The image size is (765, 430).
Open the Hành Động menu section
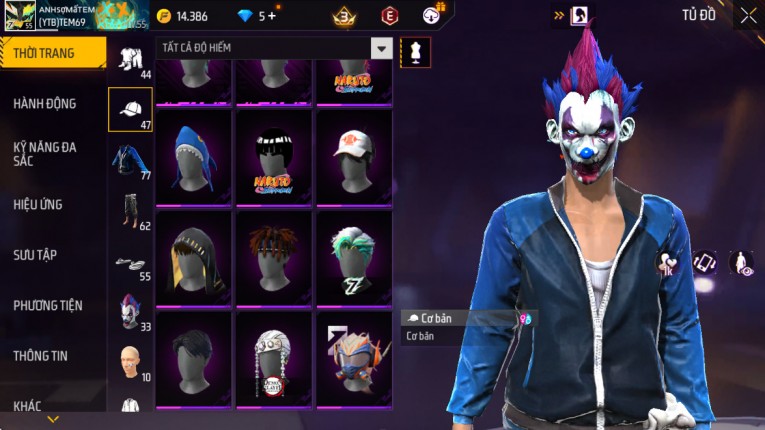(x=45, y=103)
